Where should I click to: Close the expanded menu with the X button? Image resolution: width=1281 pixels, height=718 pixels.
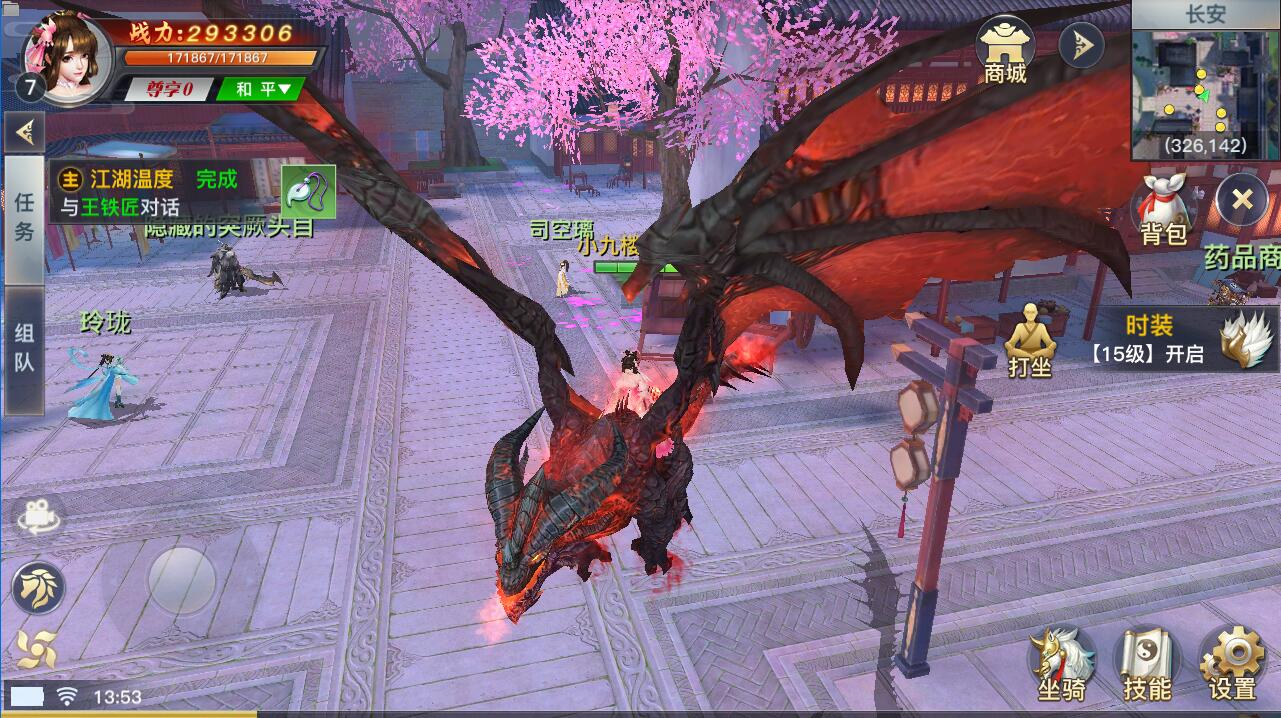tap(1241, 199)
